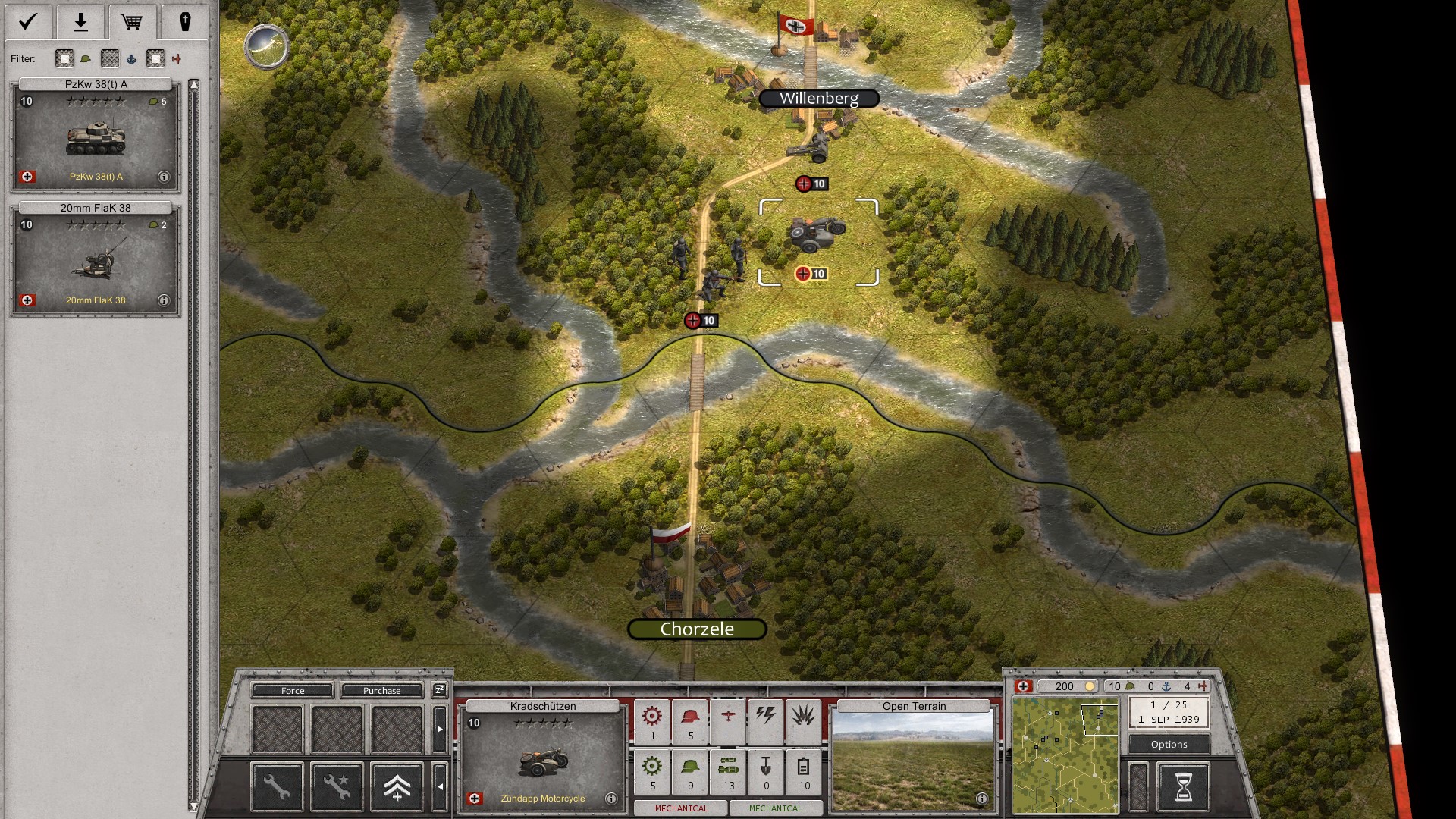Image resolution: width=1456 pixels, height=819 pixels.
Task: Switch to the shopping cart tab
Action: tap(132, 21)
